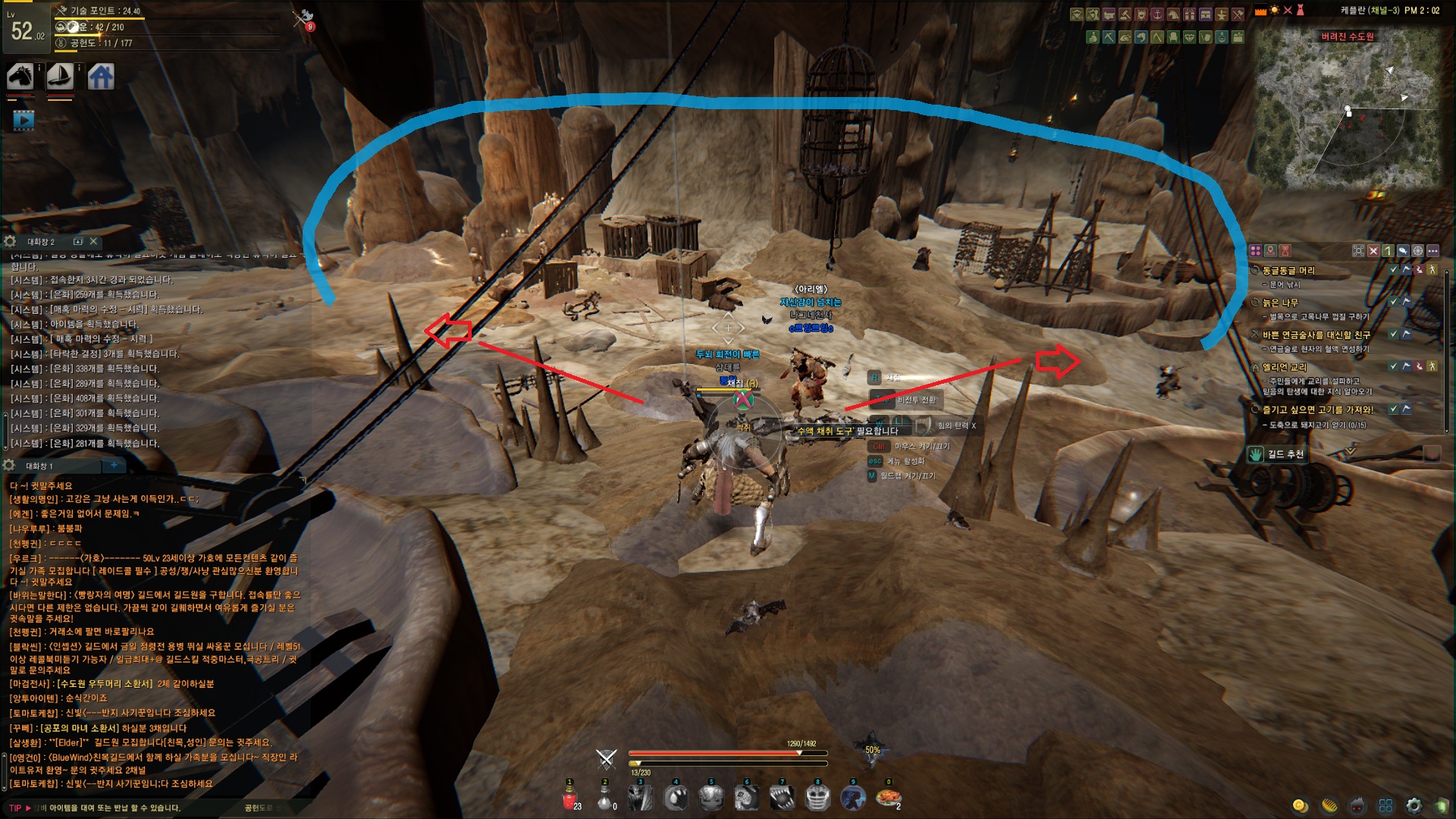The width and height of the screenshot is (1456, 819).
Task: Open settings with the gear icon
Action: pos(1414,805)
